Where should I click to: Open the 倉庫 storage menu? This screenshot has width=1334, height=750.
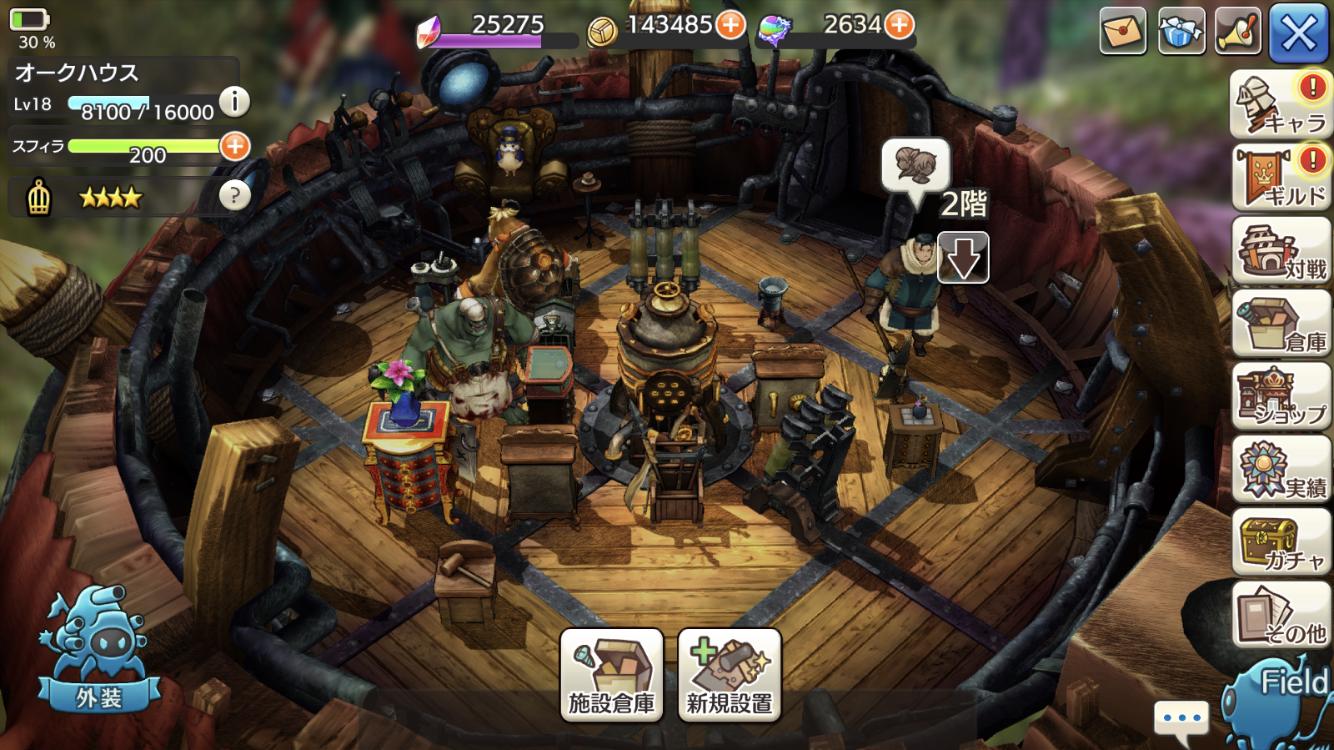(1280, 323)
